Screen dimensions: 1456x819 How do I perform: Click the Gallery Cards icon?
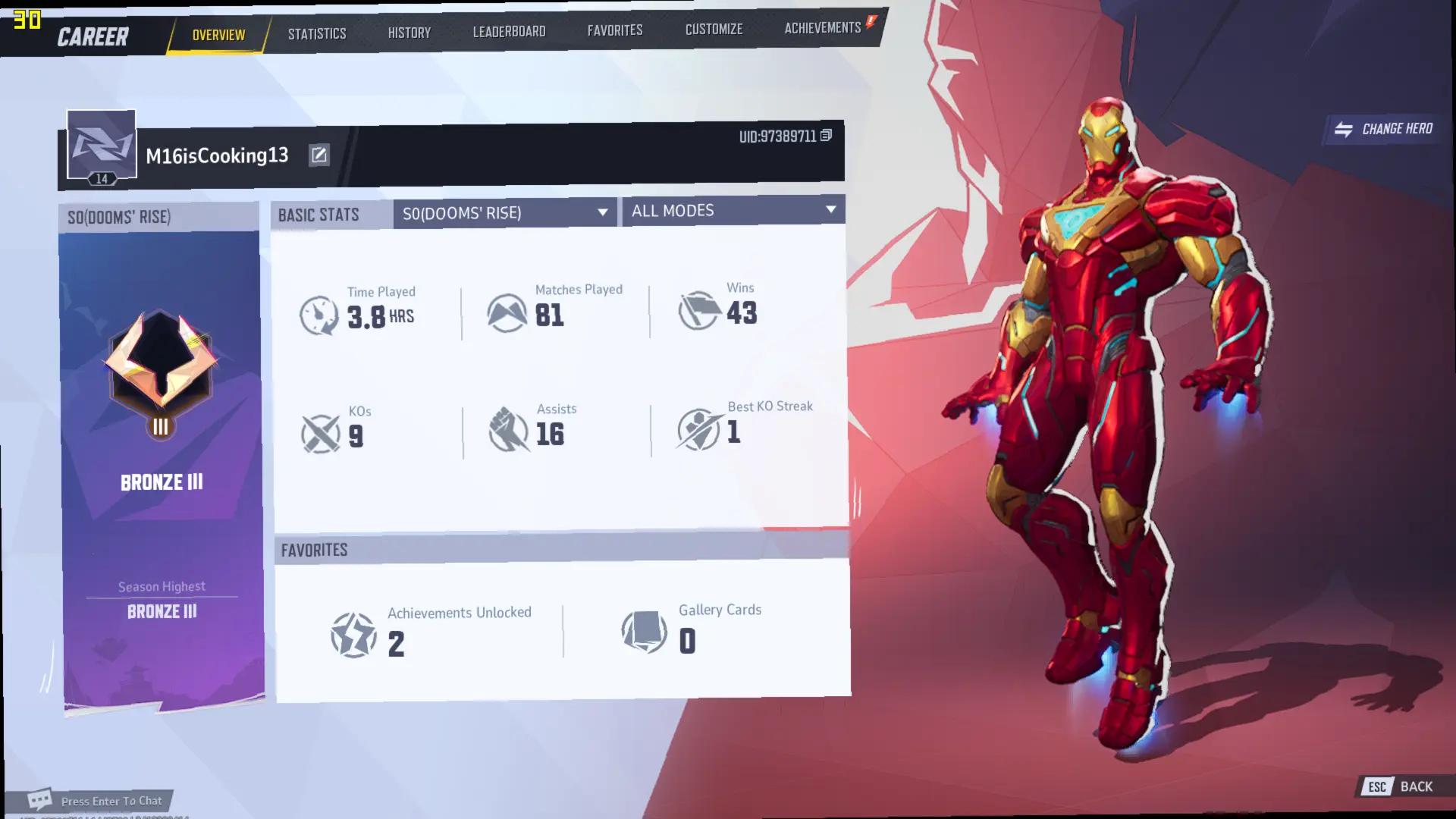click(x=641, y=632)
